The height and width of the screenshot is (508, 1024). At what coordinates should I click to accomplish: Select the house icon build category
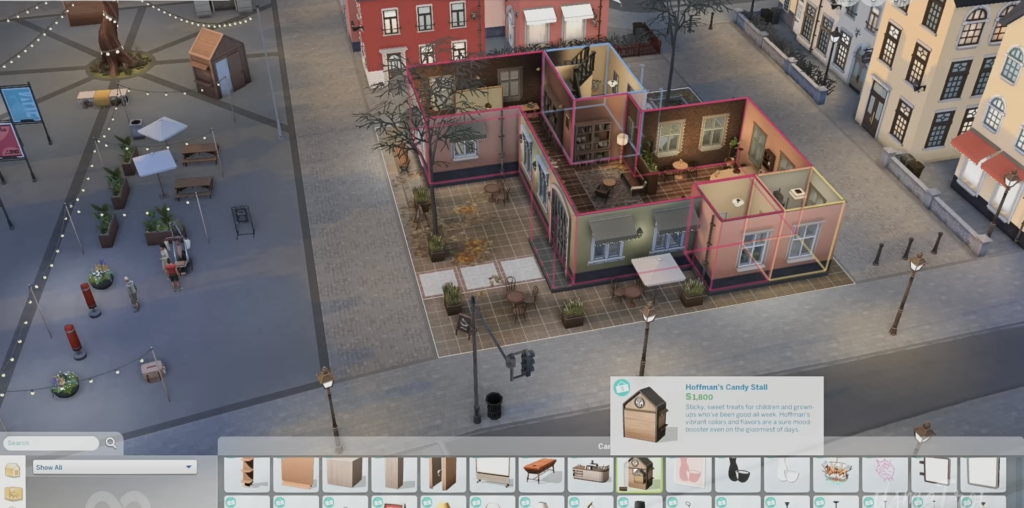[12, 470]
